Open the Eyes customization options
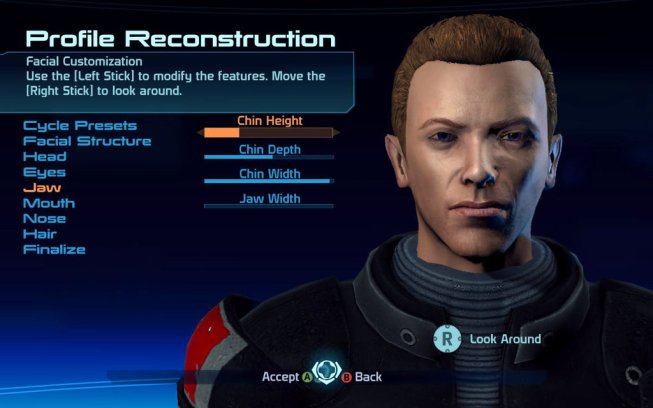This screenshot has width=653, height=408. (x=44, y=172)
